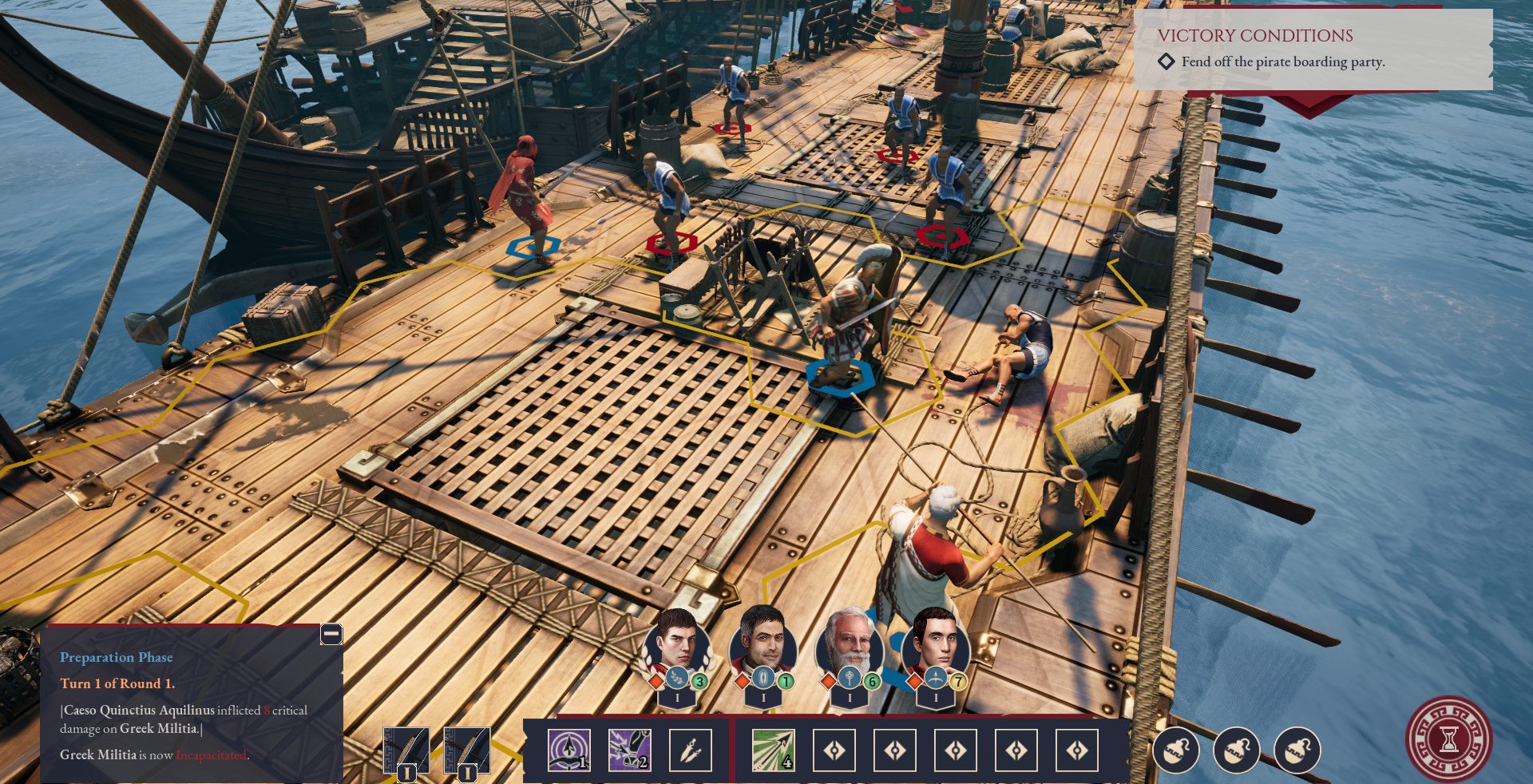Choose the dark-haired portrait with initiative 1
Viewport: 1533px width, 784px height.
tap(763, 642)
